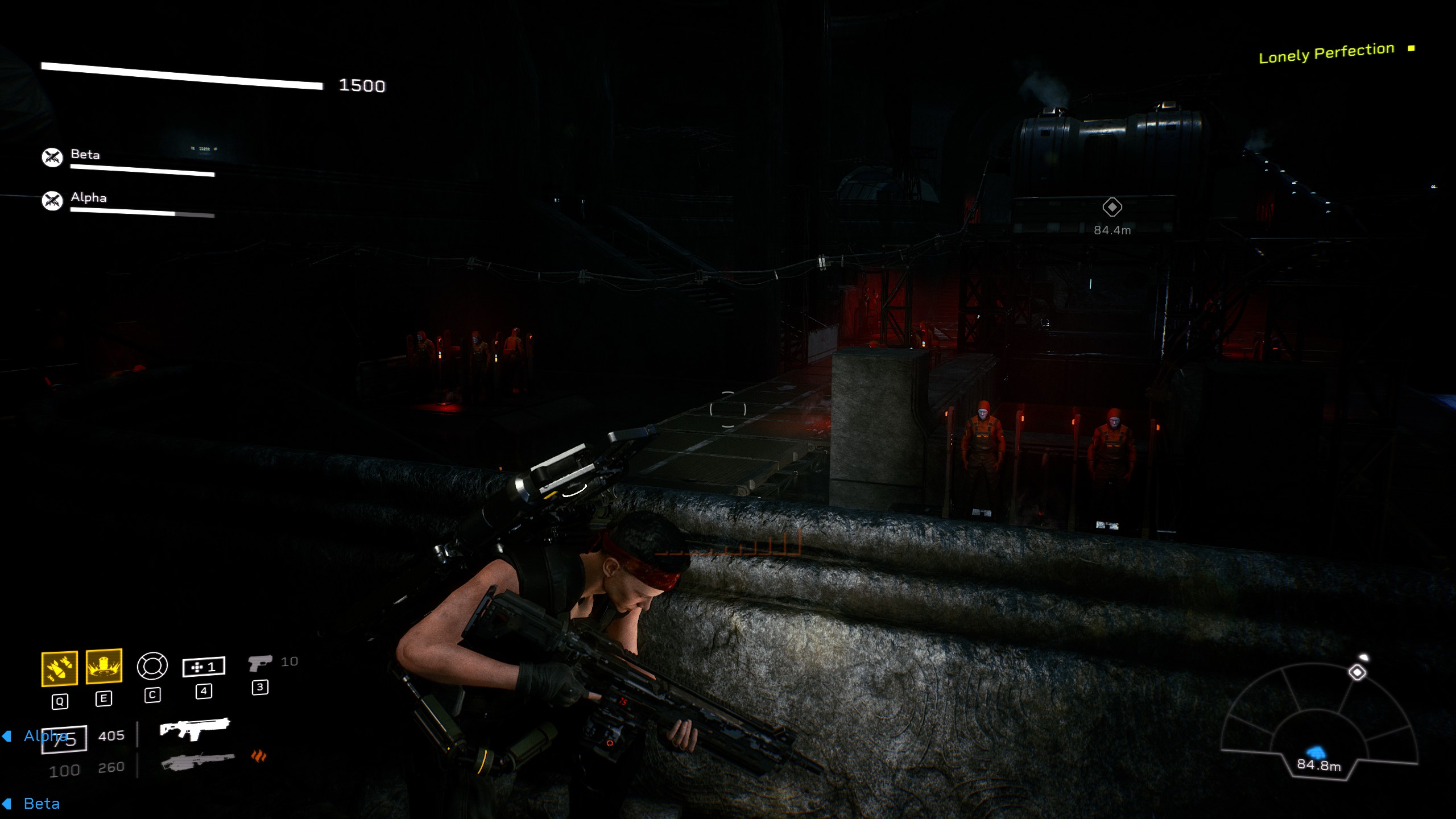The image size is (1456, 819).
Task: Click Alpha's crossed-weapons squad emblem
Action: click(52, 200)
